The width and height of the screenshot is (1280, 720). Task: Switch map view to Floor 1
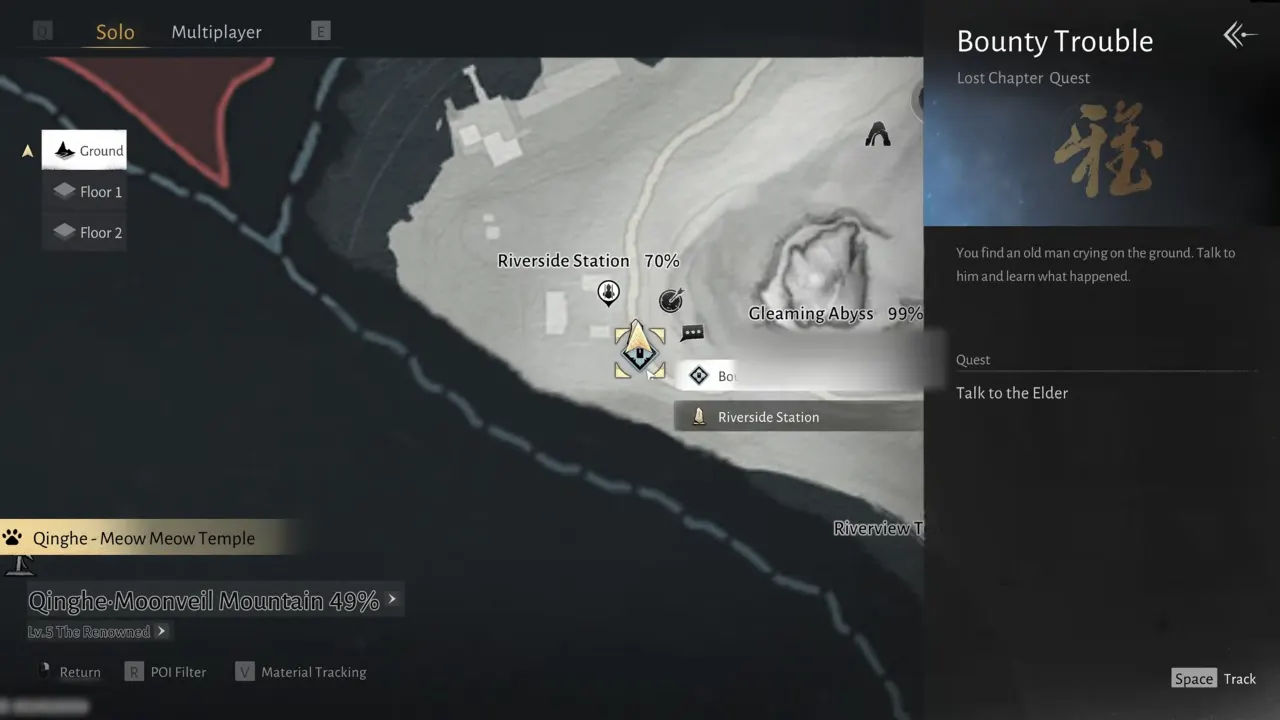point(84,191)
